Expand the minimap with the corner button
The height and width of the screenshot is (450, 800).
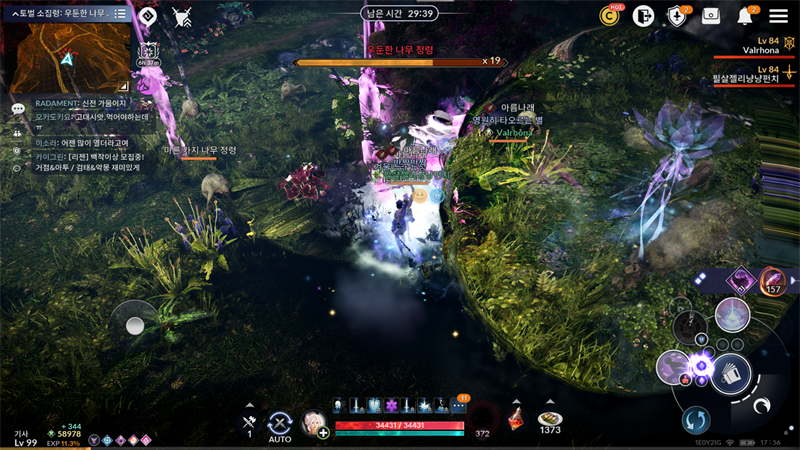coord(123,87)
